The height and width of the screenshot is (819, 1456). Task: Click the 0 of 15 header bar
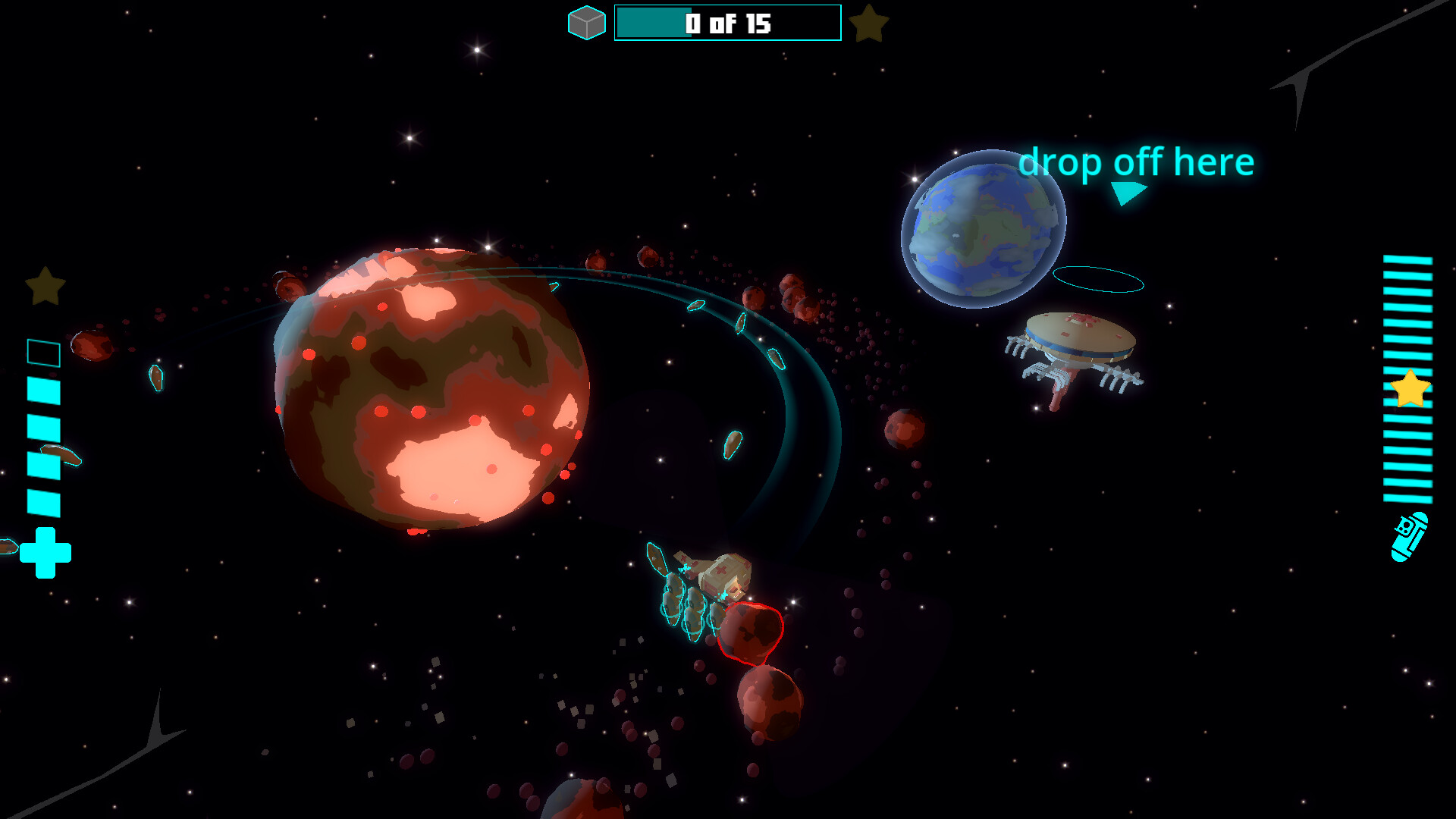point(726,24)
